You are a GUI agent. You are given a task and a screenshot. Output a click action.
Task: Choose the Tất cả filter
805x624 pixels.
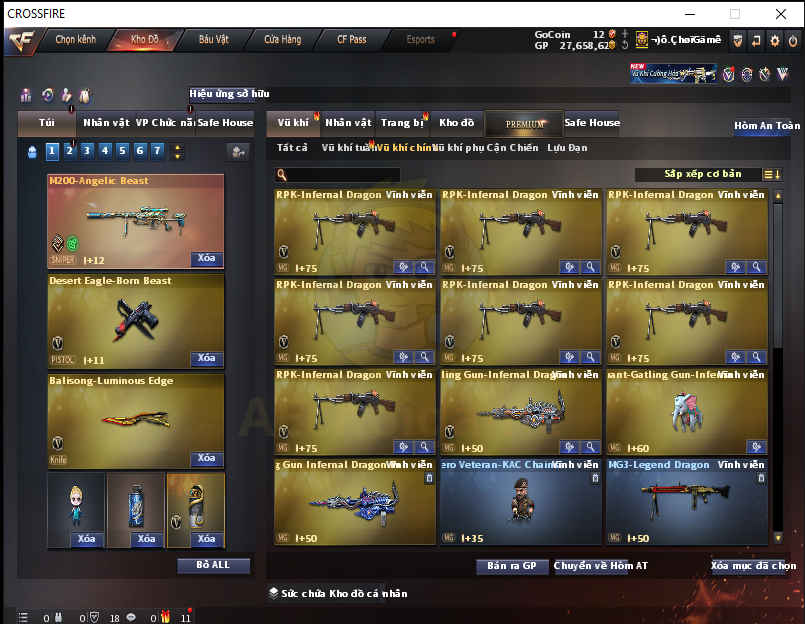[292, 148]
